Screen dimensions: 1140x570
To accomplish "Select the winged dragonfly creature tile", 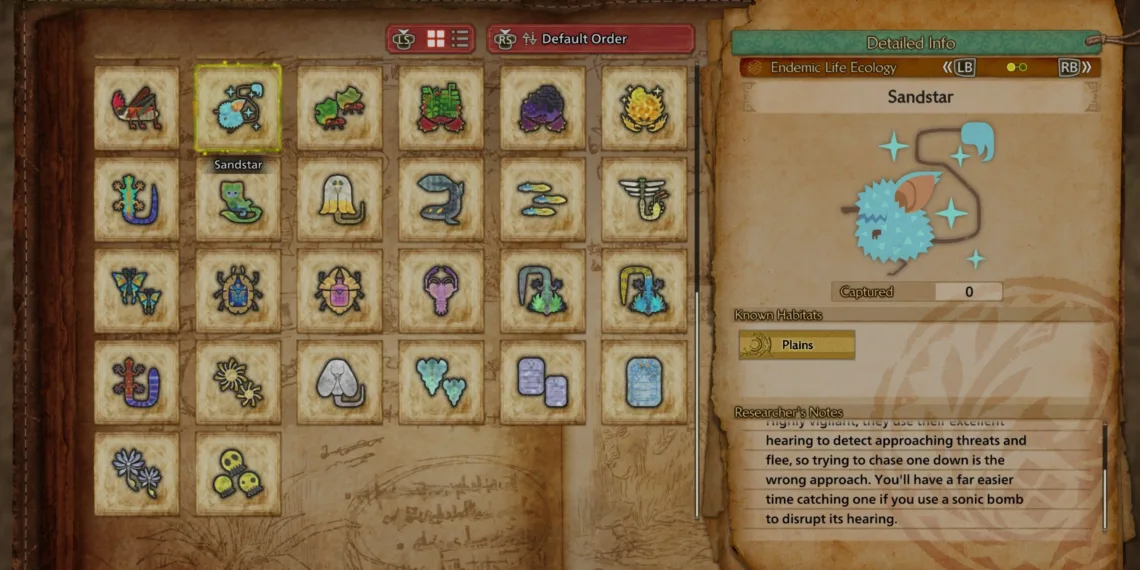I will point(644,199).
